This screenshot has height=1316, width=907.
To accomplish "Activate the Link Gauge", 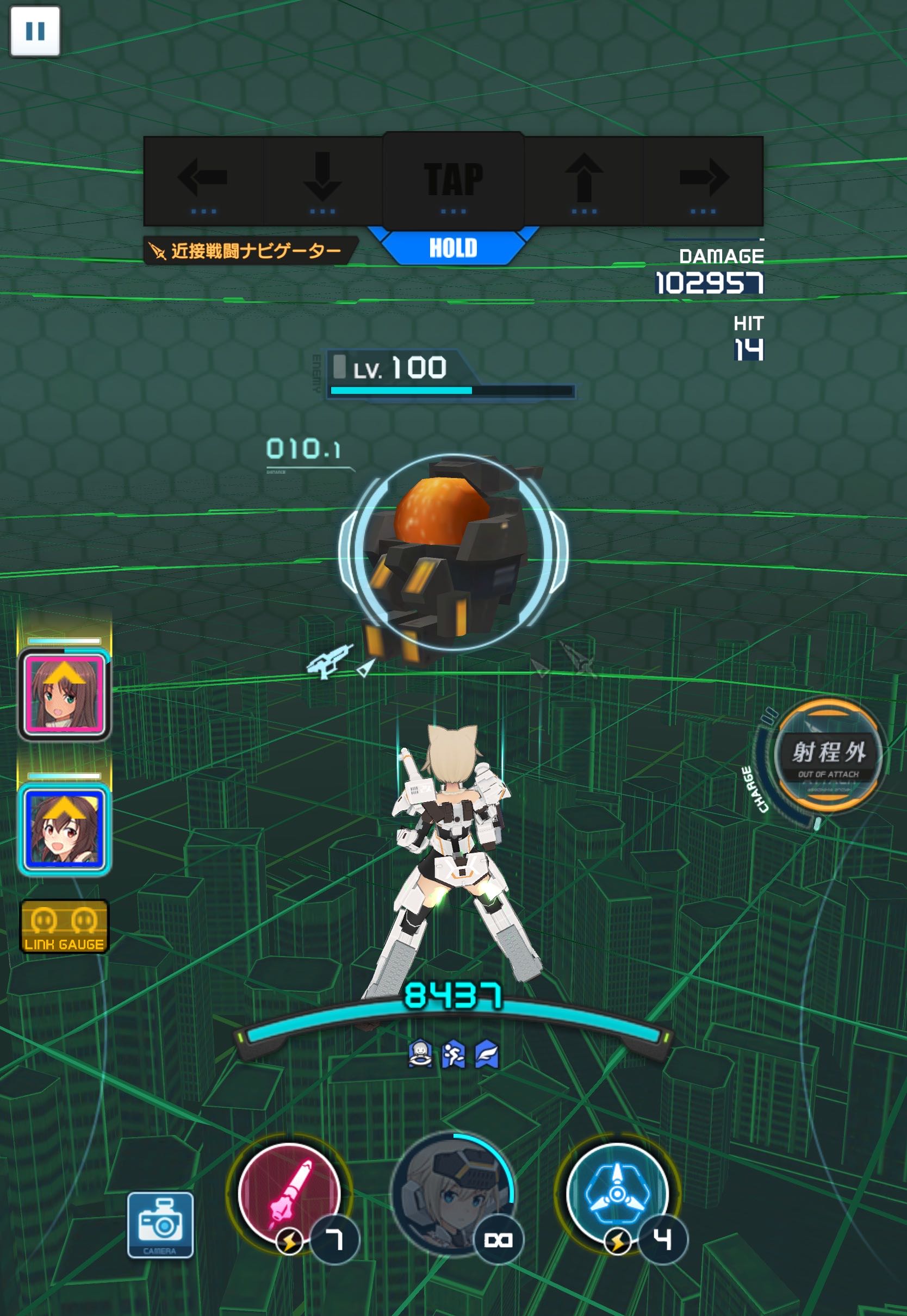I will (64, 926).
